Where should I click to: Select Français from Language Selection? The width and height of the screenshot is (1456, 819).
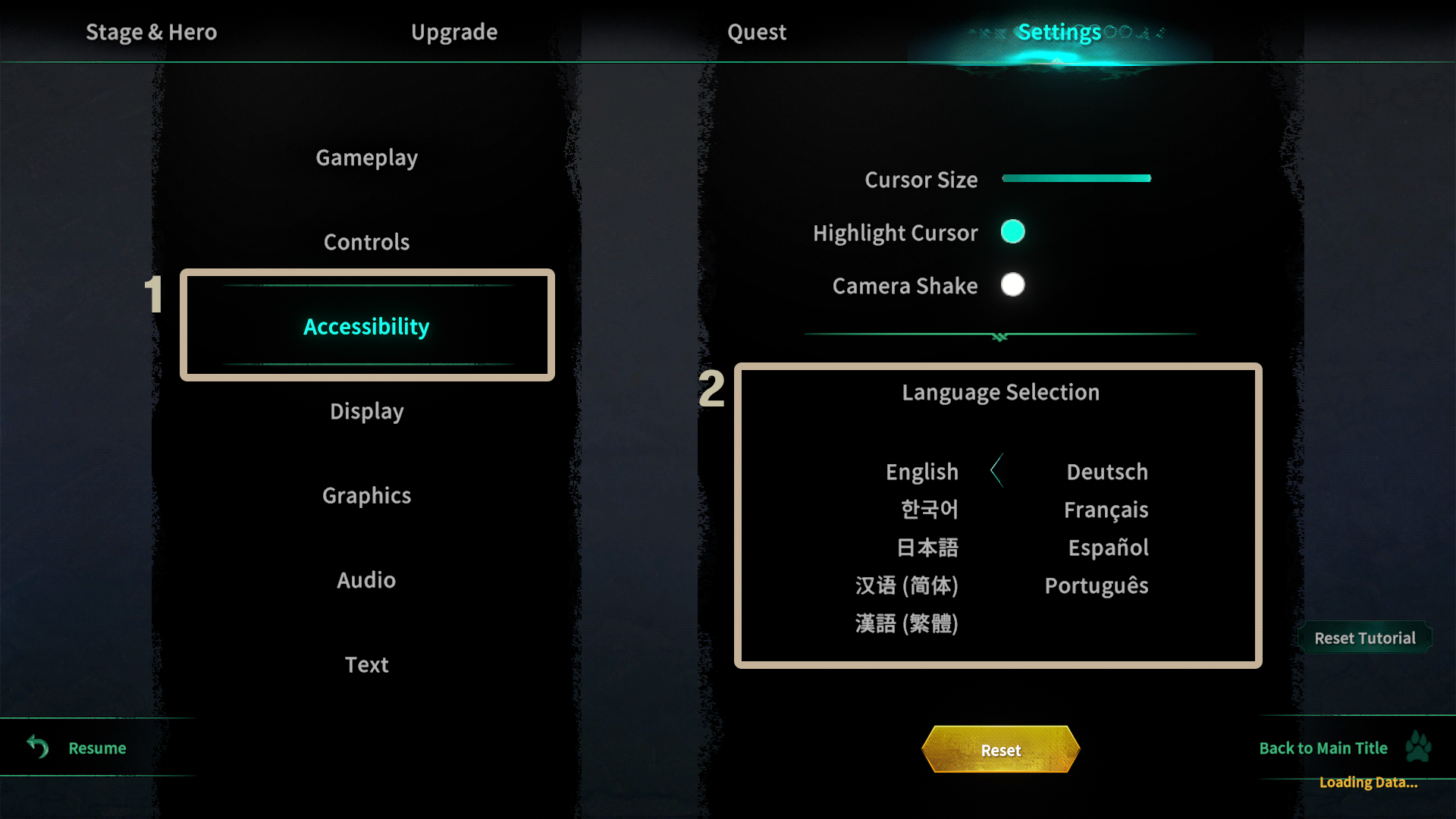1106,510
